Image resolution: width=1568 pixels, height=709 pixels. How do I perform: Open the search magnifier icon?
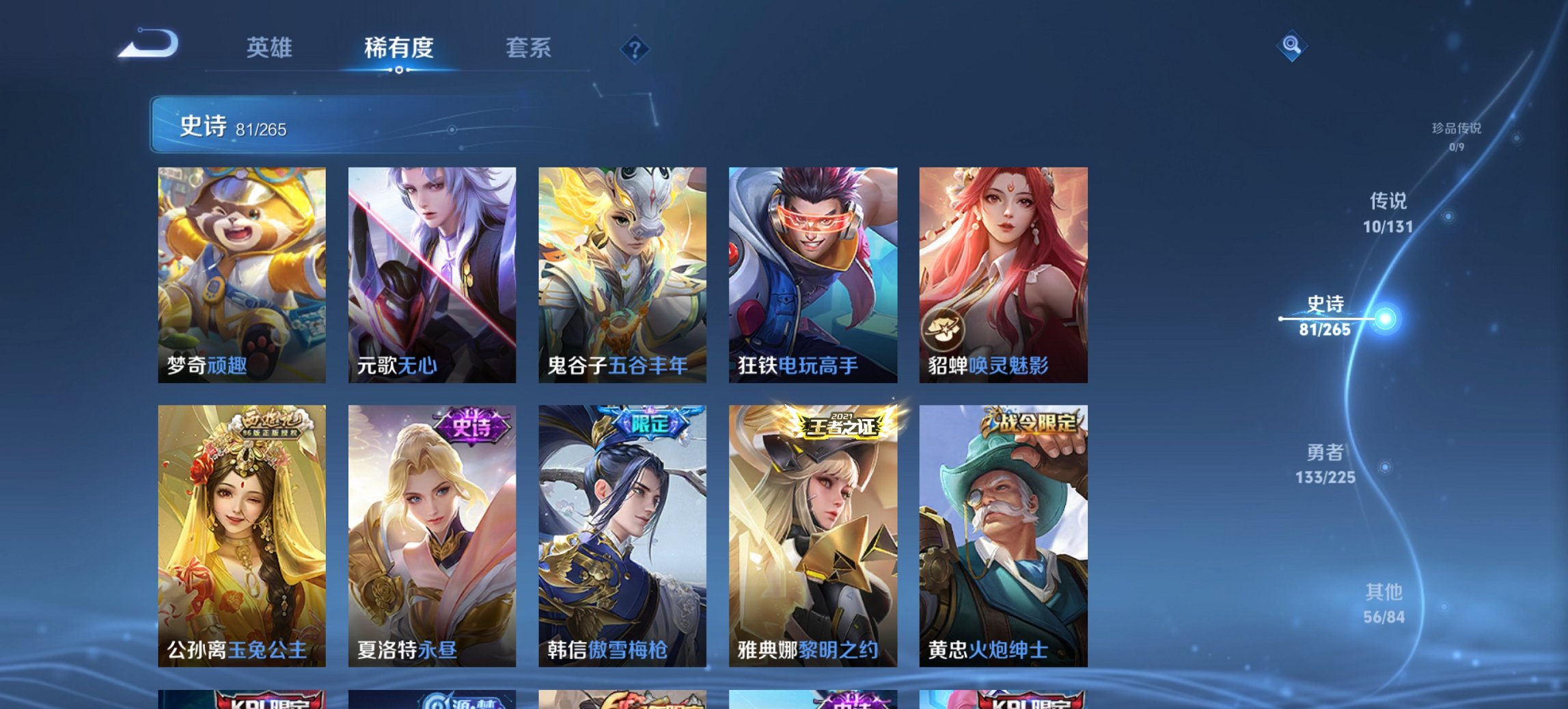coord(1291,44)
